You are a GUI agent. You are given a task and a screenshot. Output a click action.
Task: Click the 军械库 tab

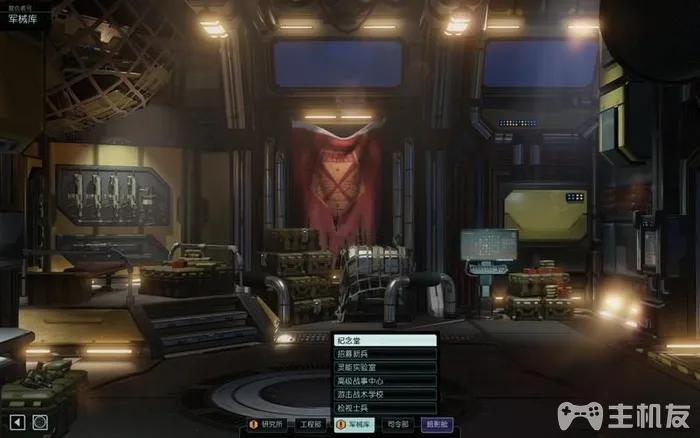(x=355, y=424)
